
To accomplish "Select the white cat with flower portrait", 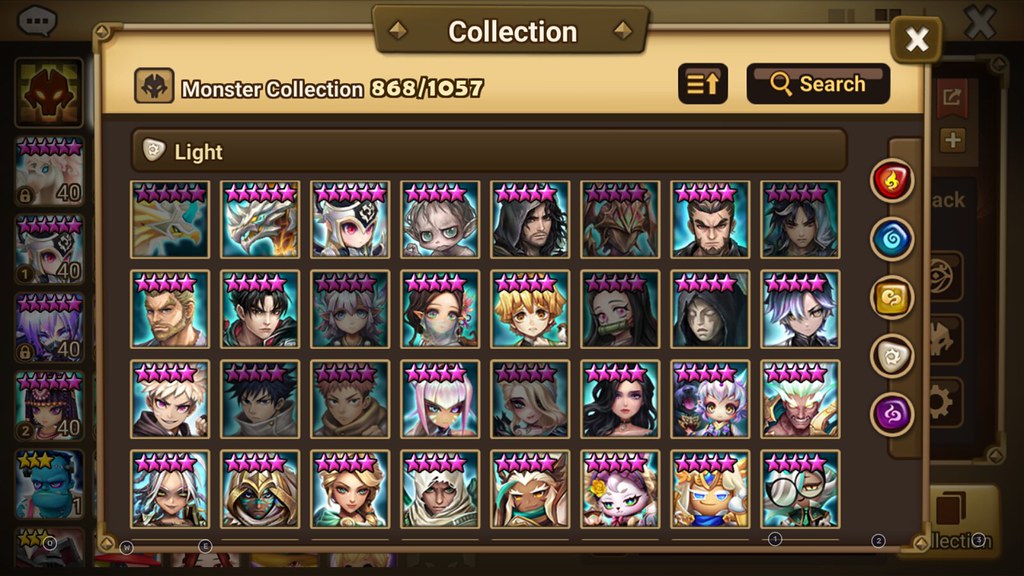I will click(620, 488).
